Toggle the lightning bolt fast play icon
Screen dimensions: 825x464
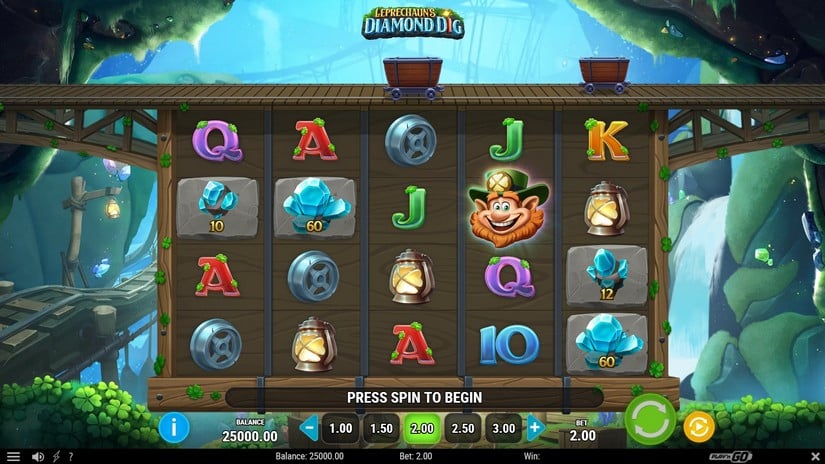coord(55,457)
